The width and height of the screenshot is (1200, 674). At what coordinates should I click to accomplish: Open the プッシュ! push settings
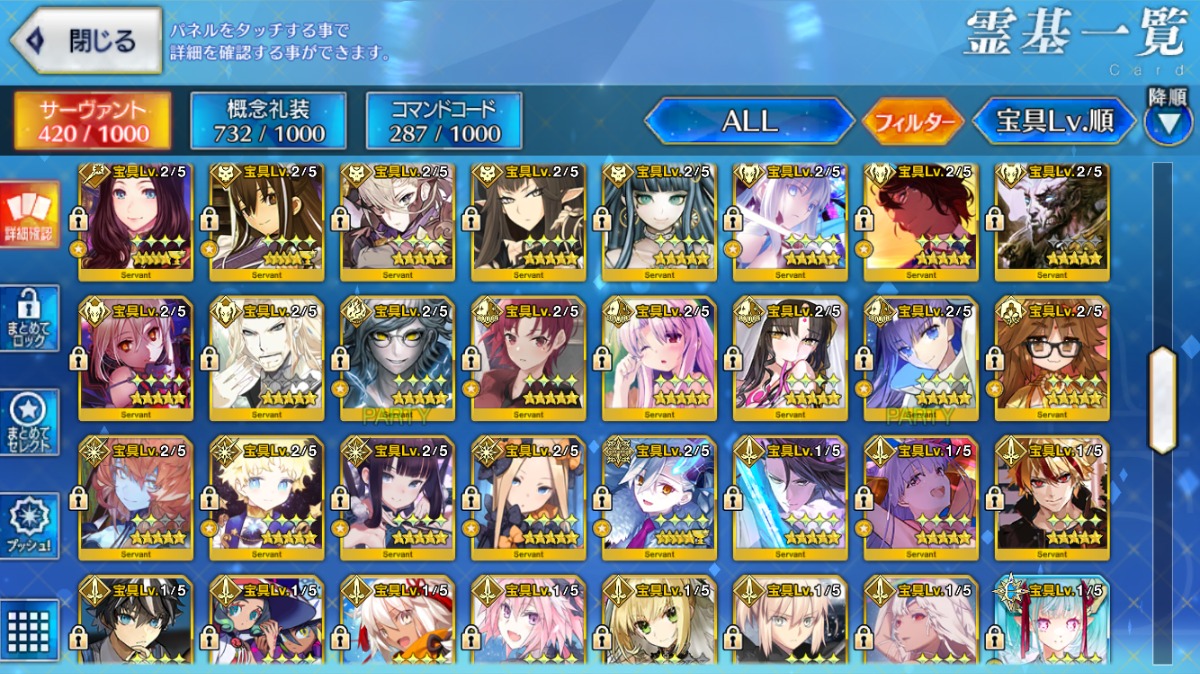click(x=29, y=525)
